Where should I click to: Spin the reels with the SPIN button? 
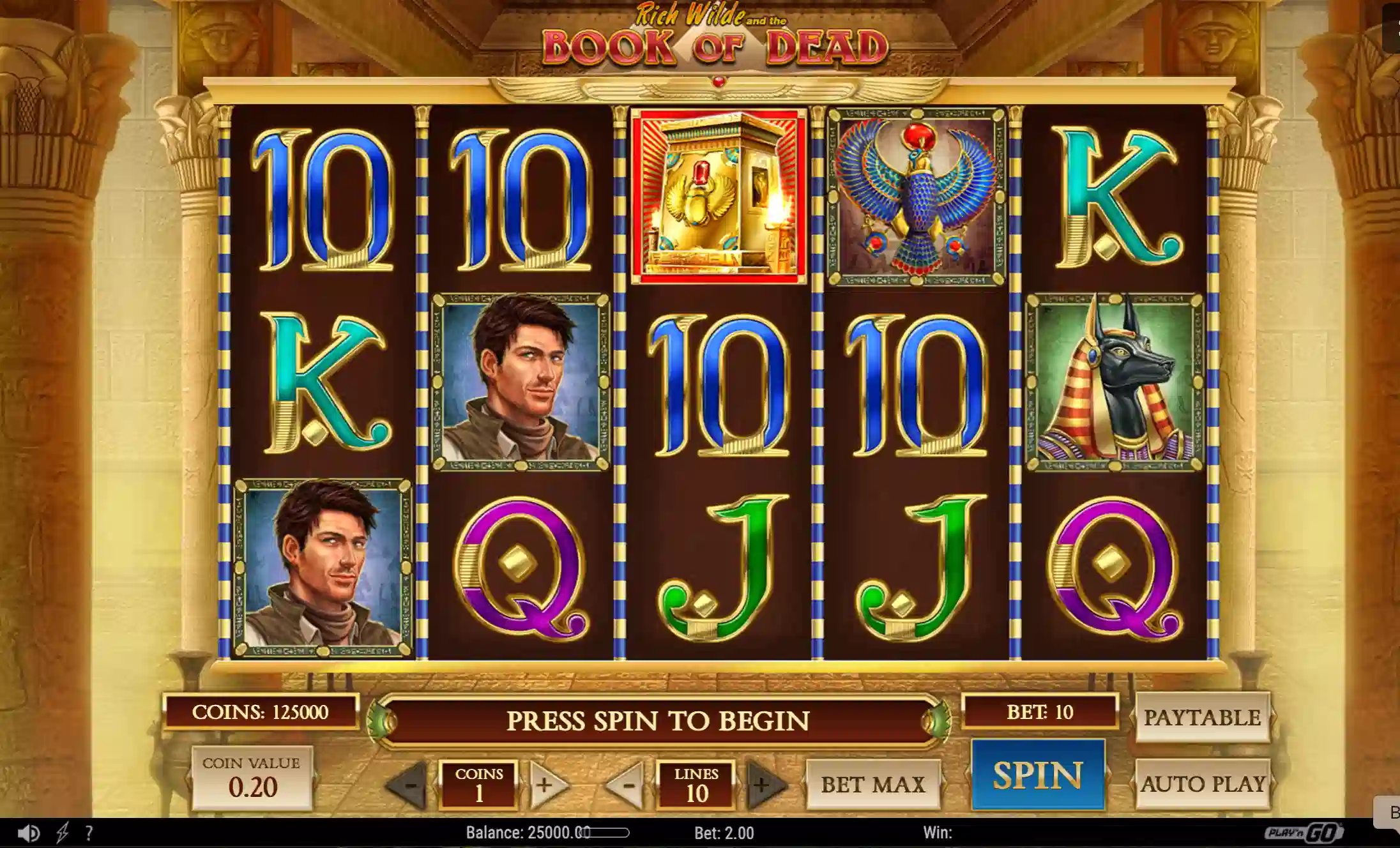pos(1038,775)
